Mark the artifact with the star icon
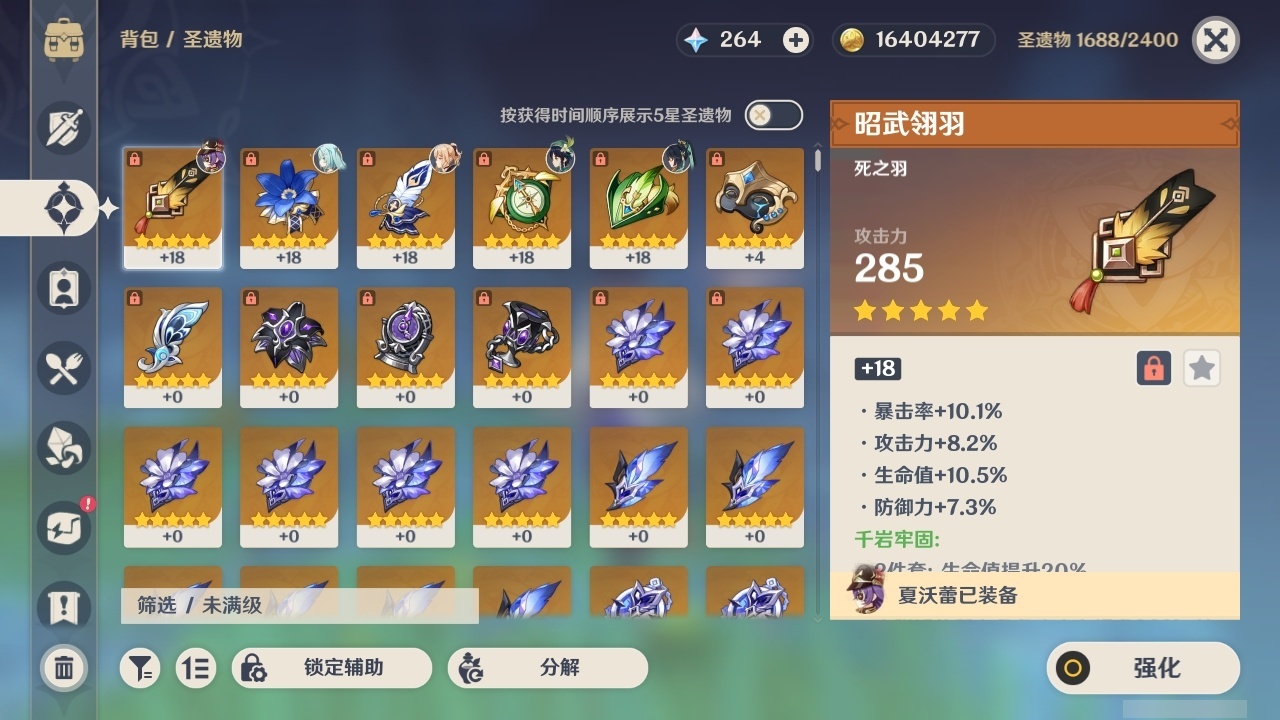Image resolution: width=1280 pixels, height=720 pixels. (x=1201, y=368)
